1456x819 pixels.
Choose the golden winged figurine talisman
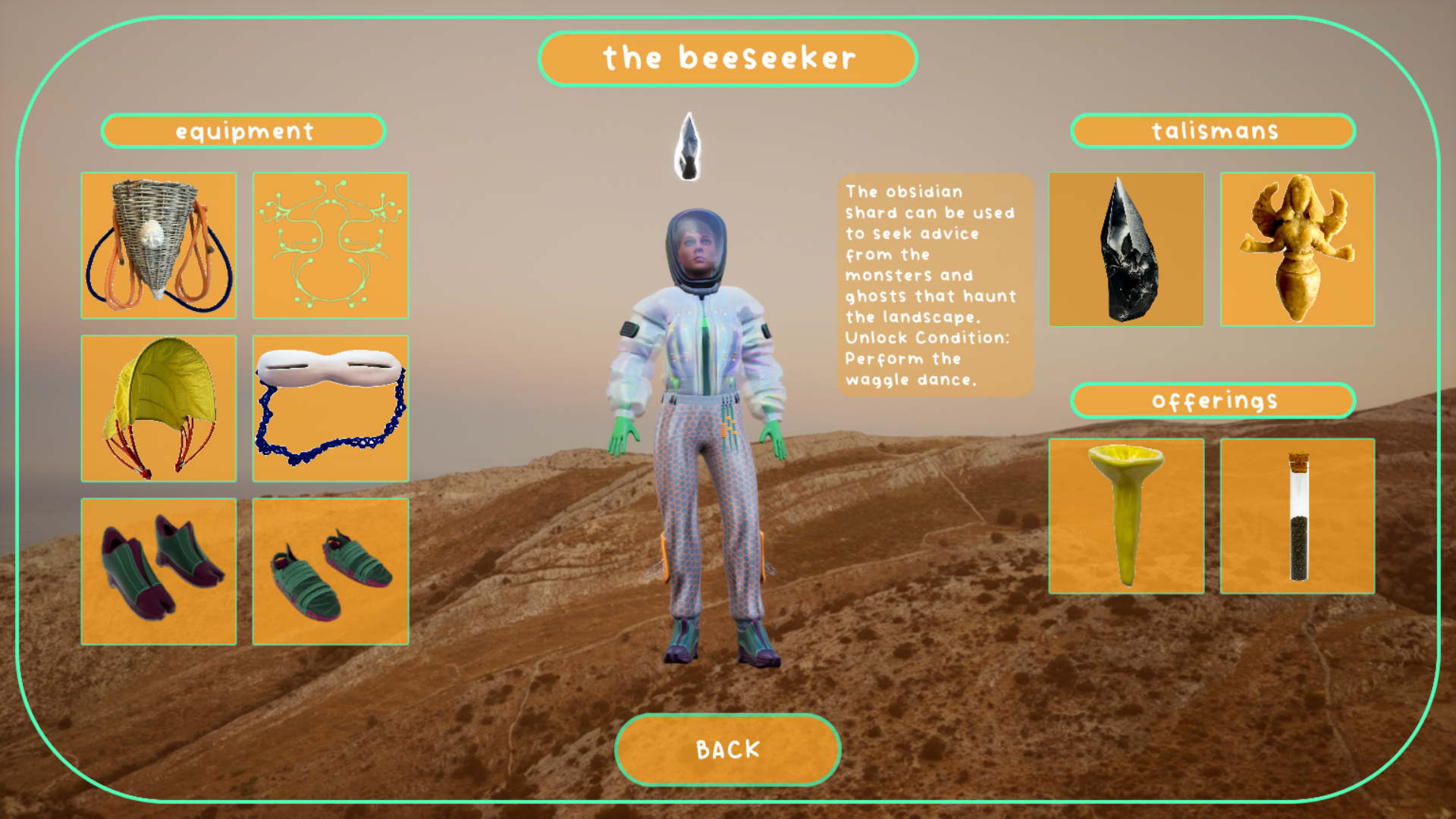pyautogui.click(x=1297, y=249)
